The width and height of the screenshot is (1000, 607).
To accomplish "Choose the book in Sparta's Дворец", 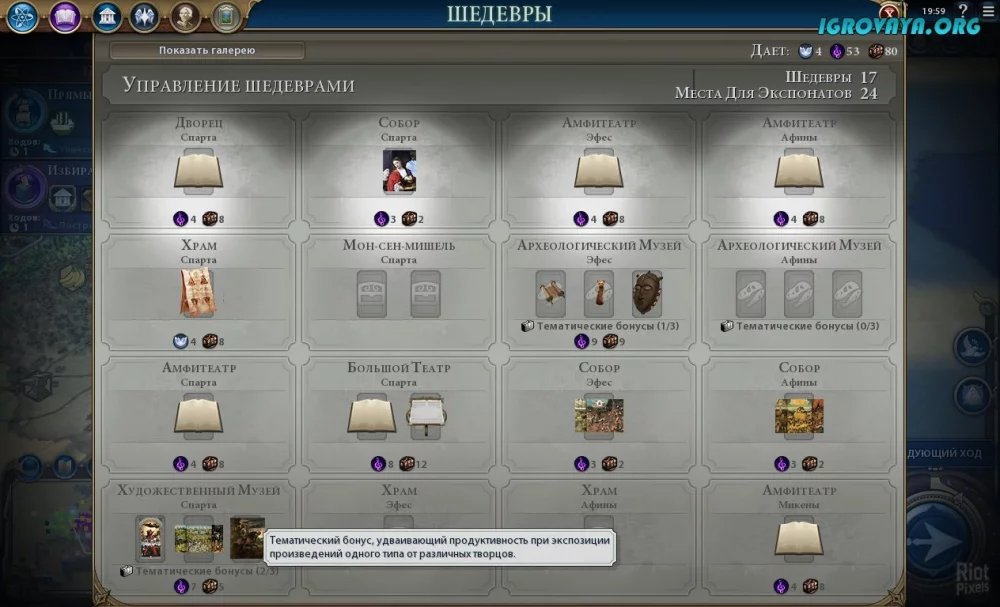I will point(198,171).
